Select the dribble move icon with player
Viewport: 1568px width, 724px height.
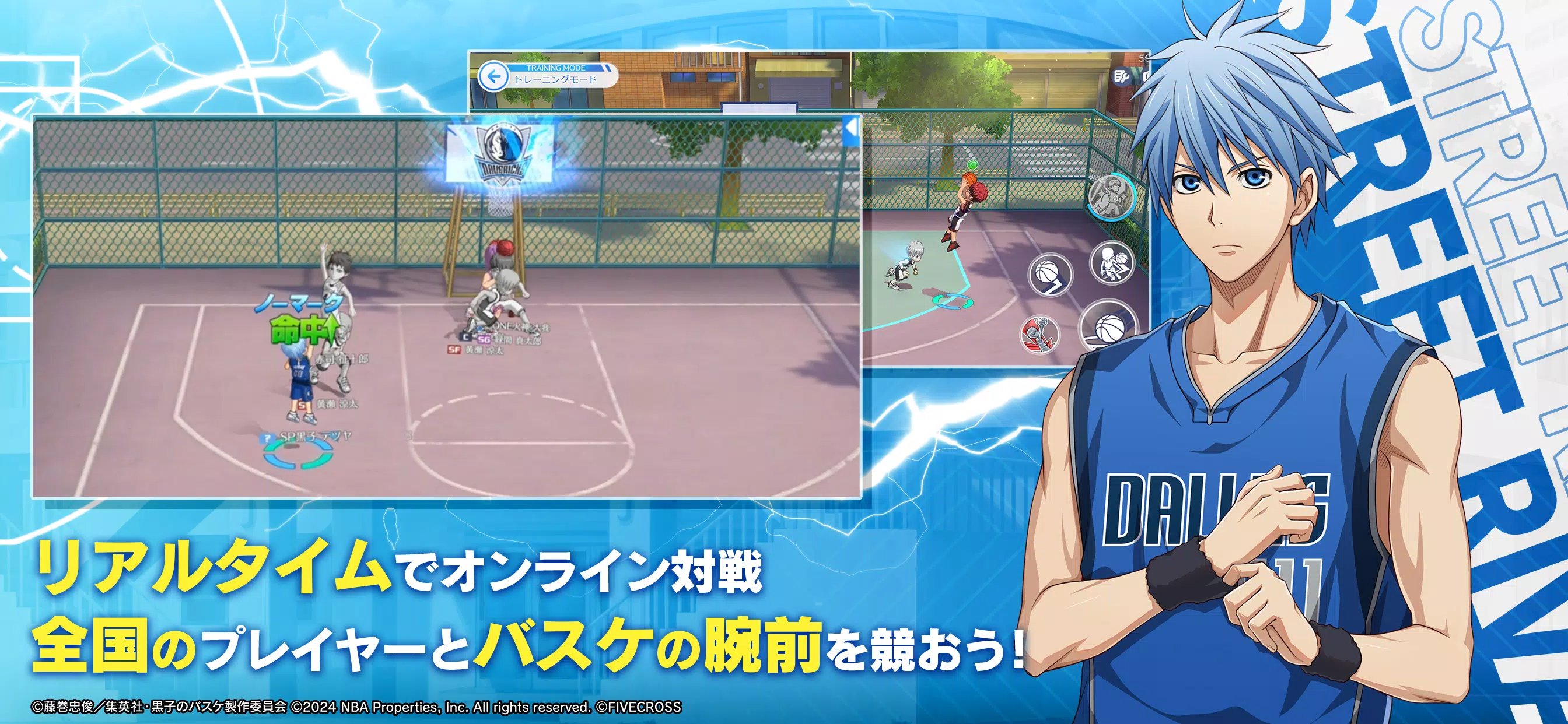click(x=1111, y=265)
